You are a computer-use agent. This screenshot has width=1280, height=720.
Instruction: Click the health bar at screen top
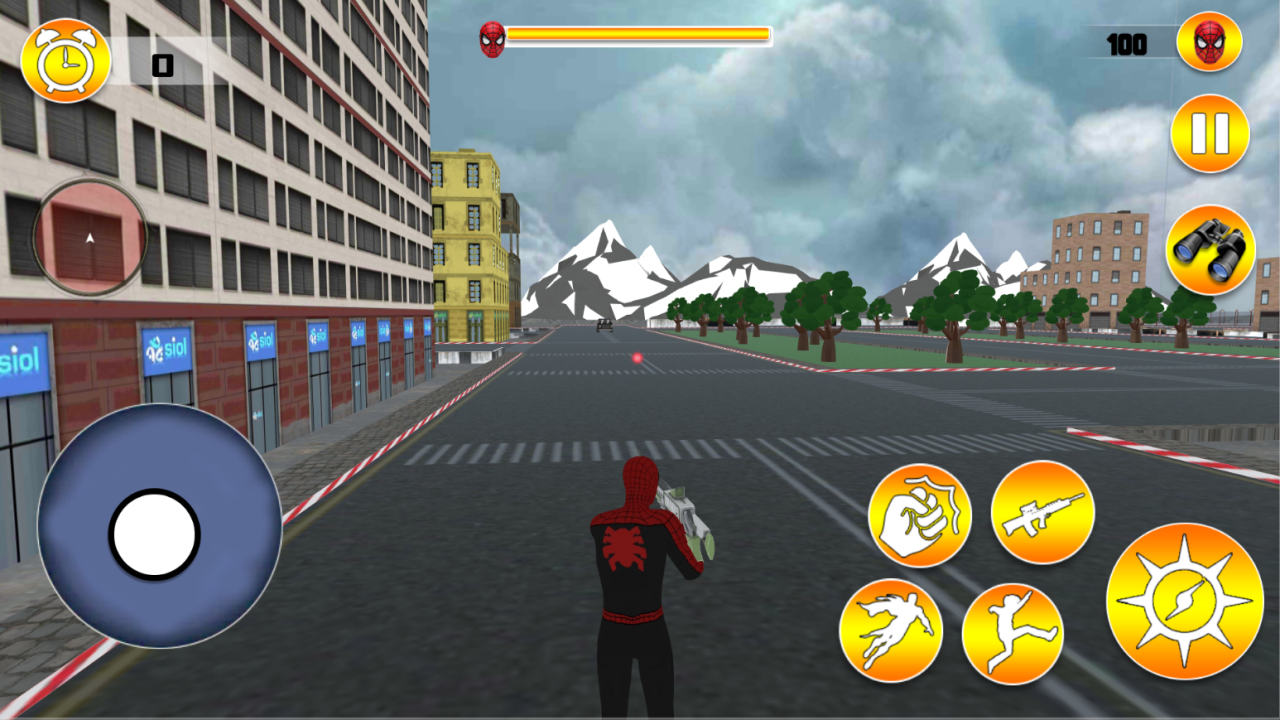click(640, 35)
